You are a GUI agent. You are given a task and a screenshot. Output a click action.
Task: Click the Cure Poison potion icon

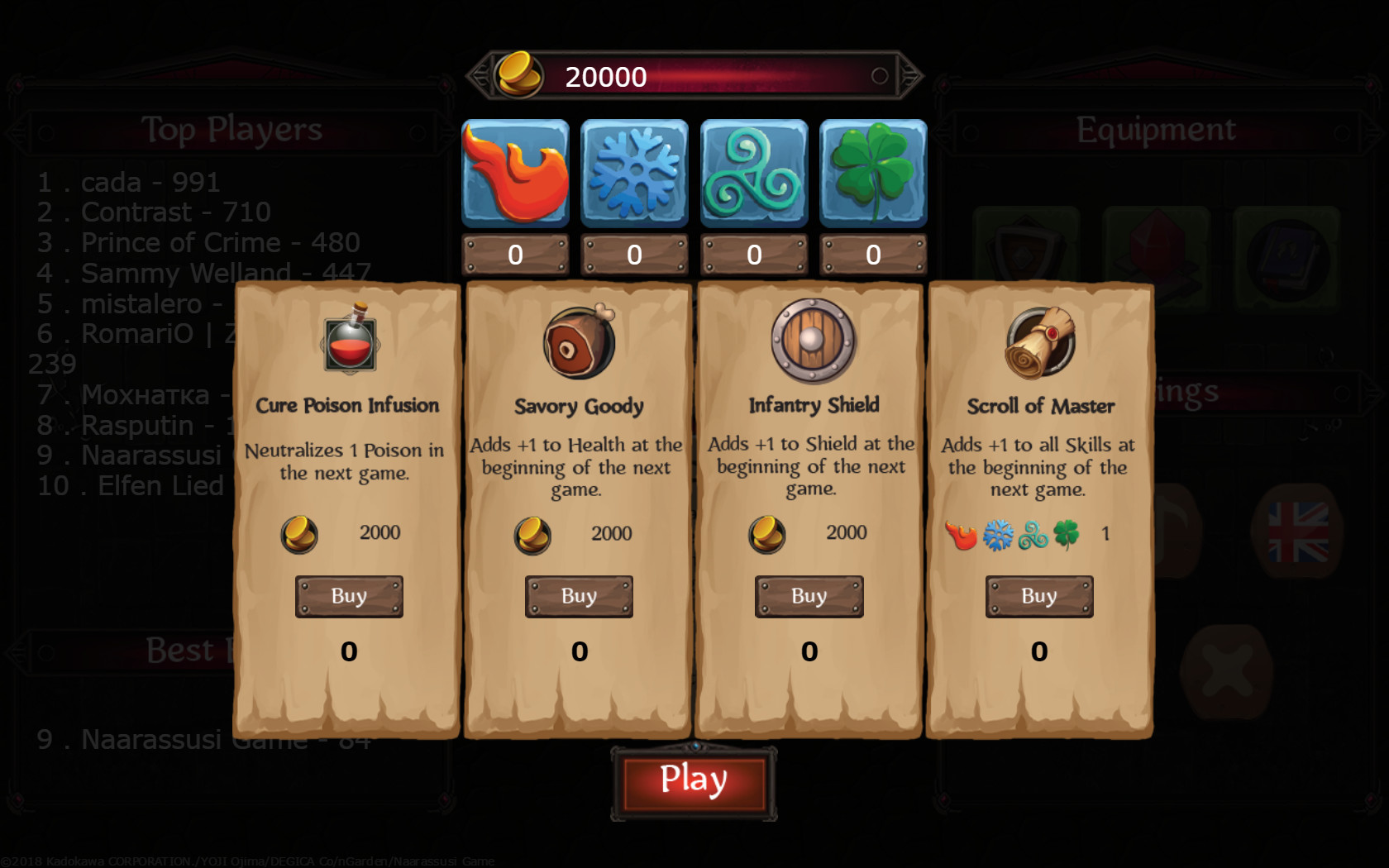pyautogui.click(x=351, y=339)
